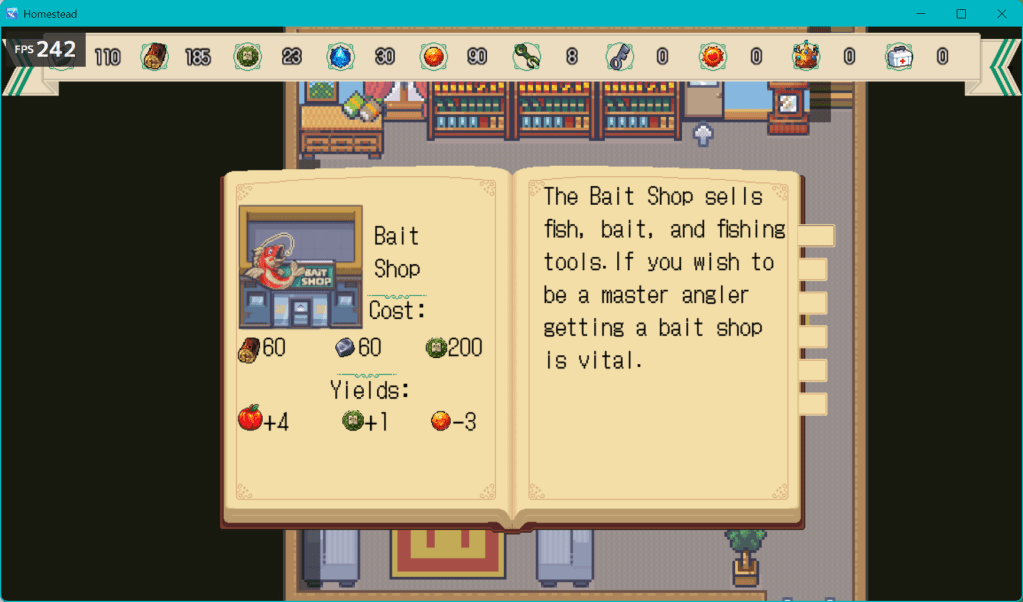Click the blue gem resource icon
1023x602 pixels.
point(340,57)
